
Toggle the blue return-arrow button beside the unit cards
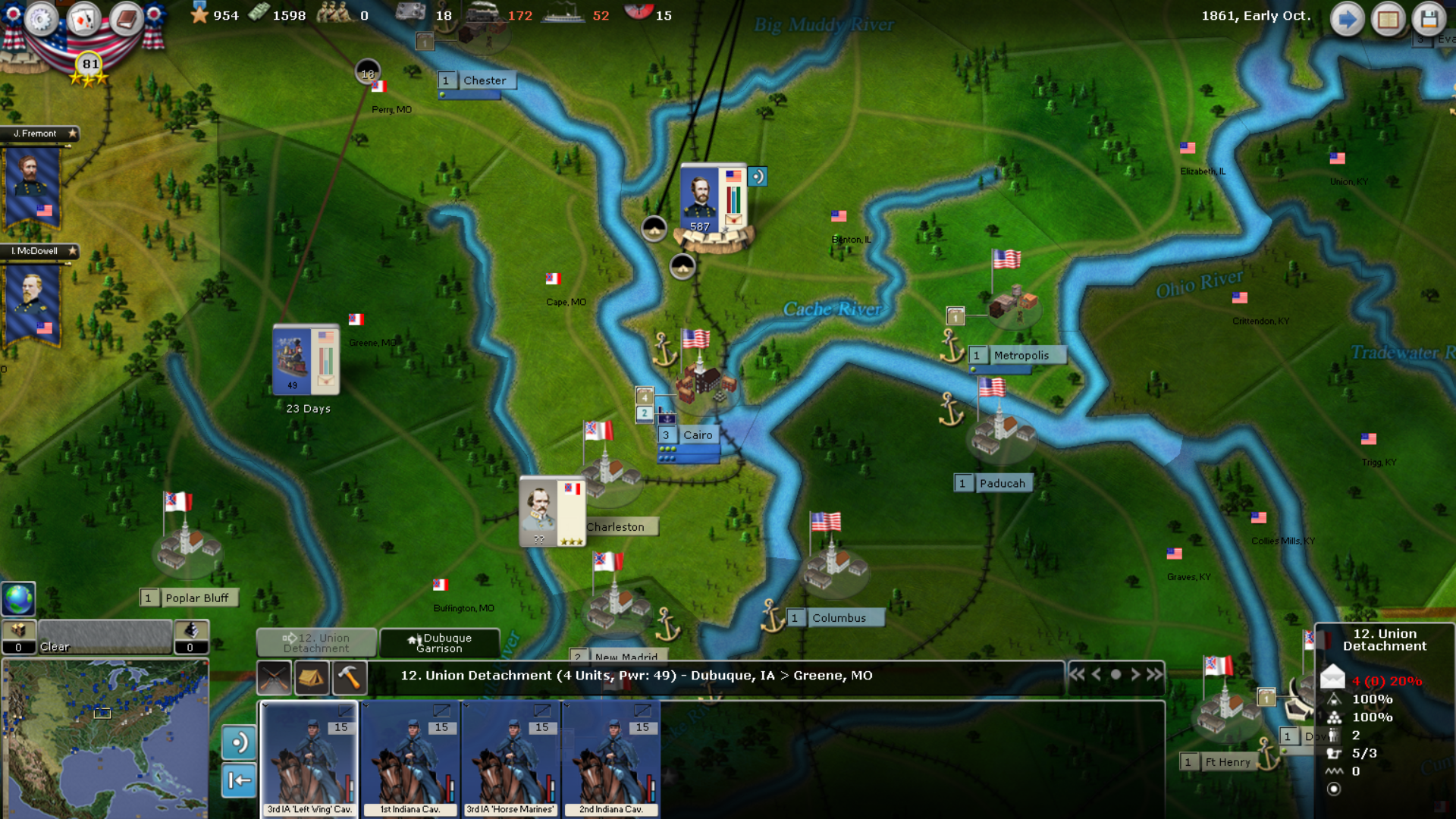tap(239, 779)
